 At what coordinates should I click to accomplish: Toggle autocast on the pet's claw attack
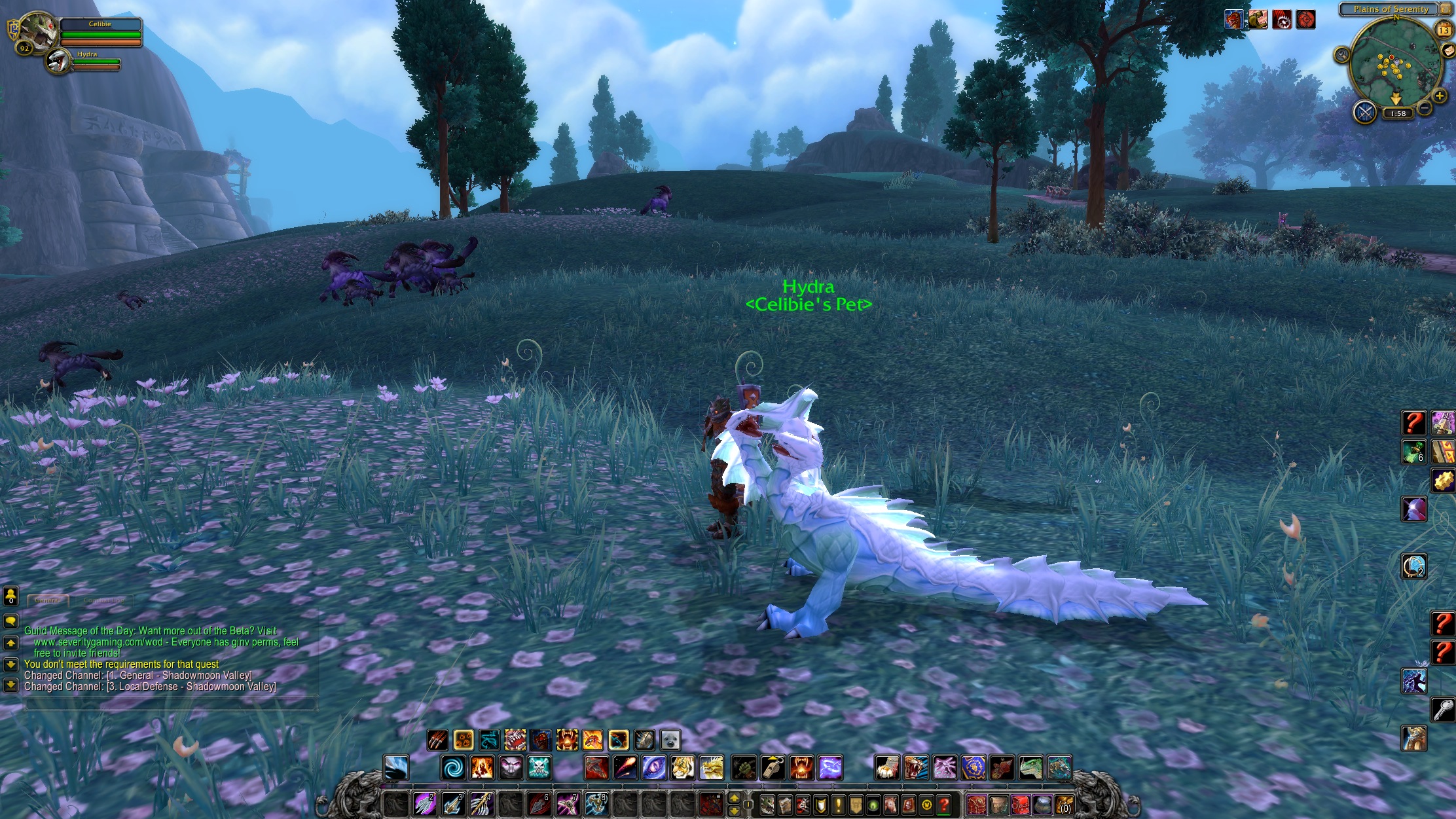[437, 739]
